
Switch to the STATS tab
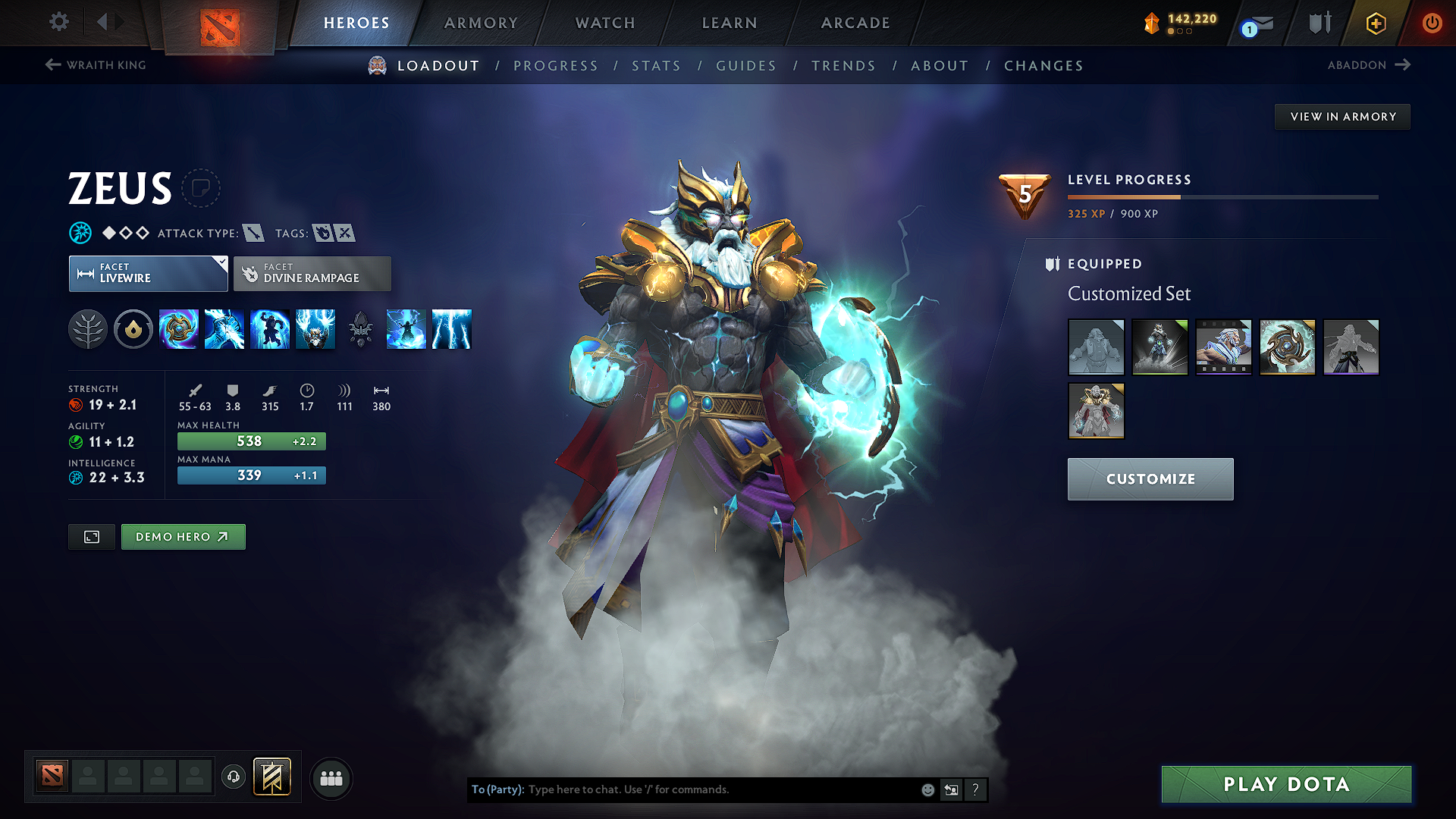[656, 66]
